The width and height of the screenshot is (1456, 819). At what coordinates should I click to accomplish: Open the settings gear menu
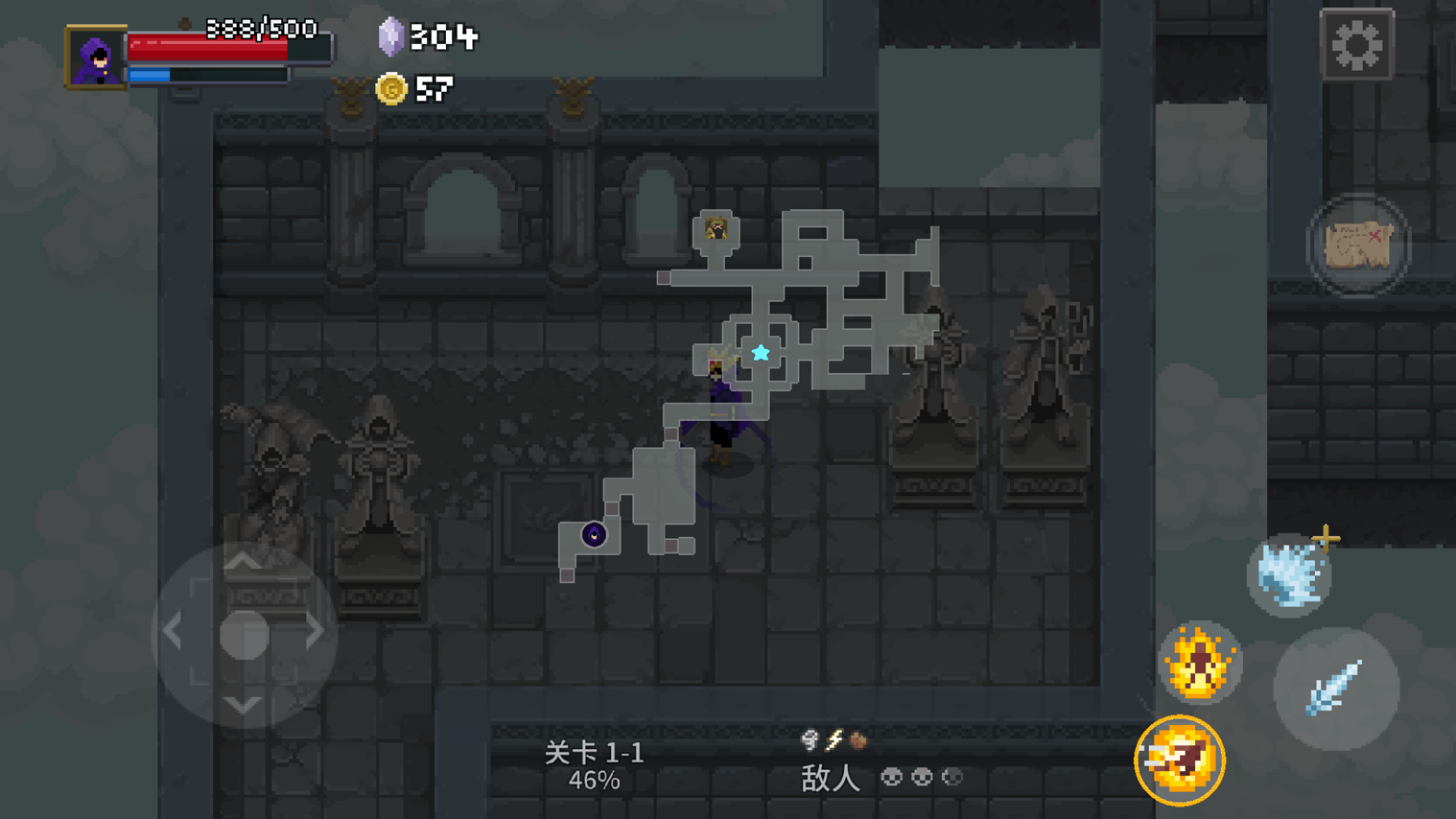coord(1357,45)
